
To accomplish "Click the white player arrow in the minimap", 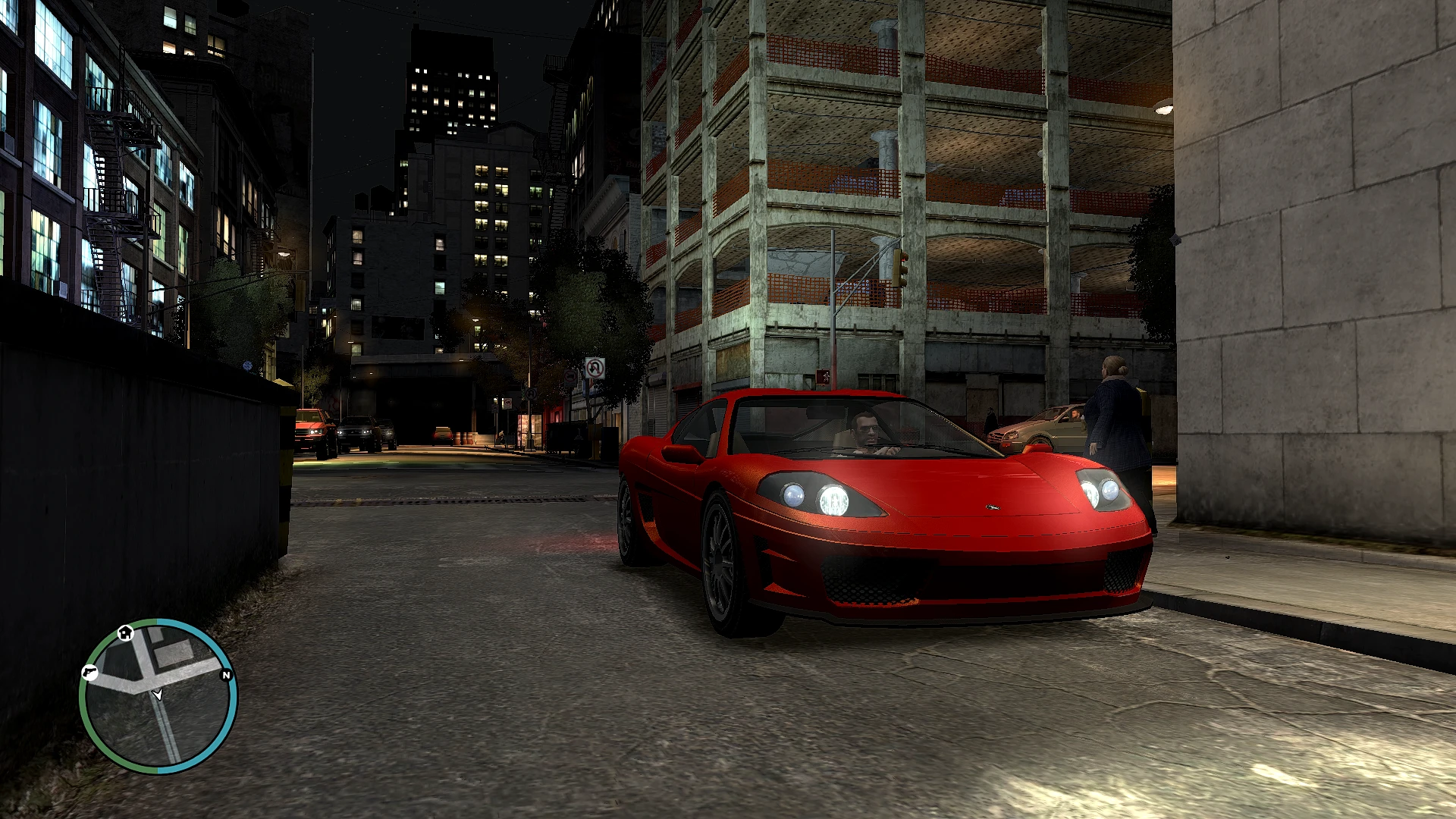I will coord(158,695).
